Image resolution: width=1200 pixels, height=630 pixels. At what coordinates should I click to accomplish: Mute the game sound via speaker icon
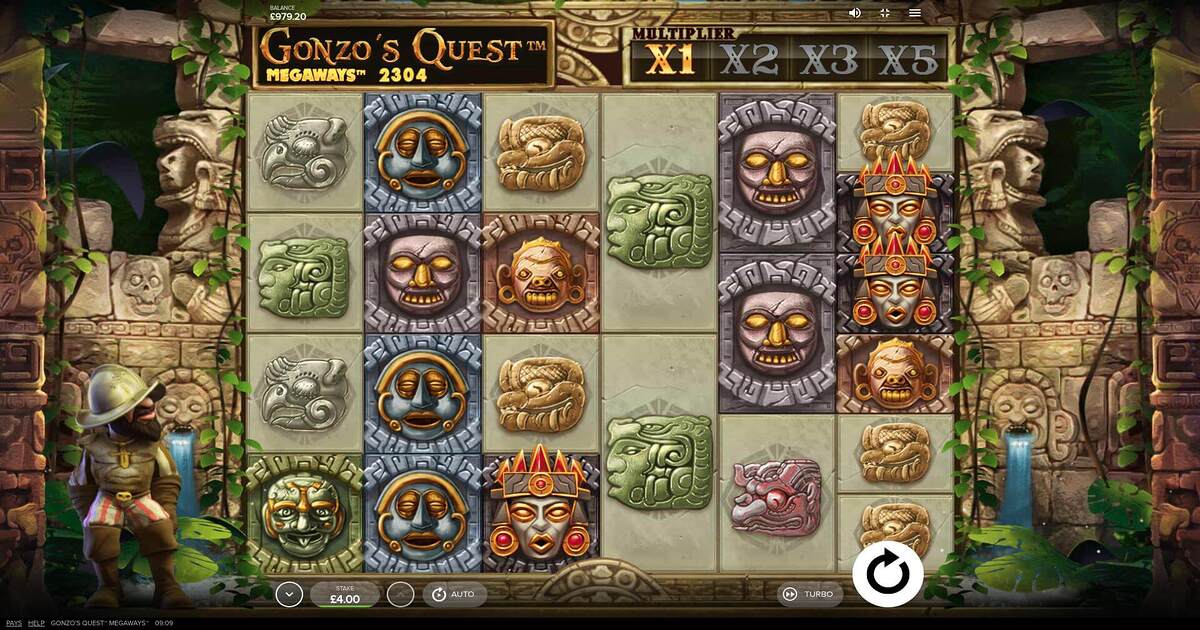click(x=855, y=13)
